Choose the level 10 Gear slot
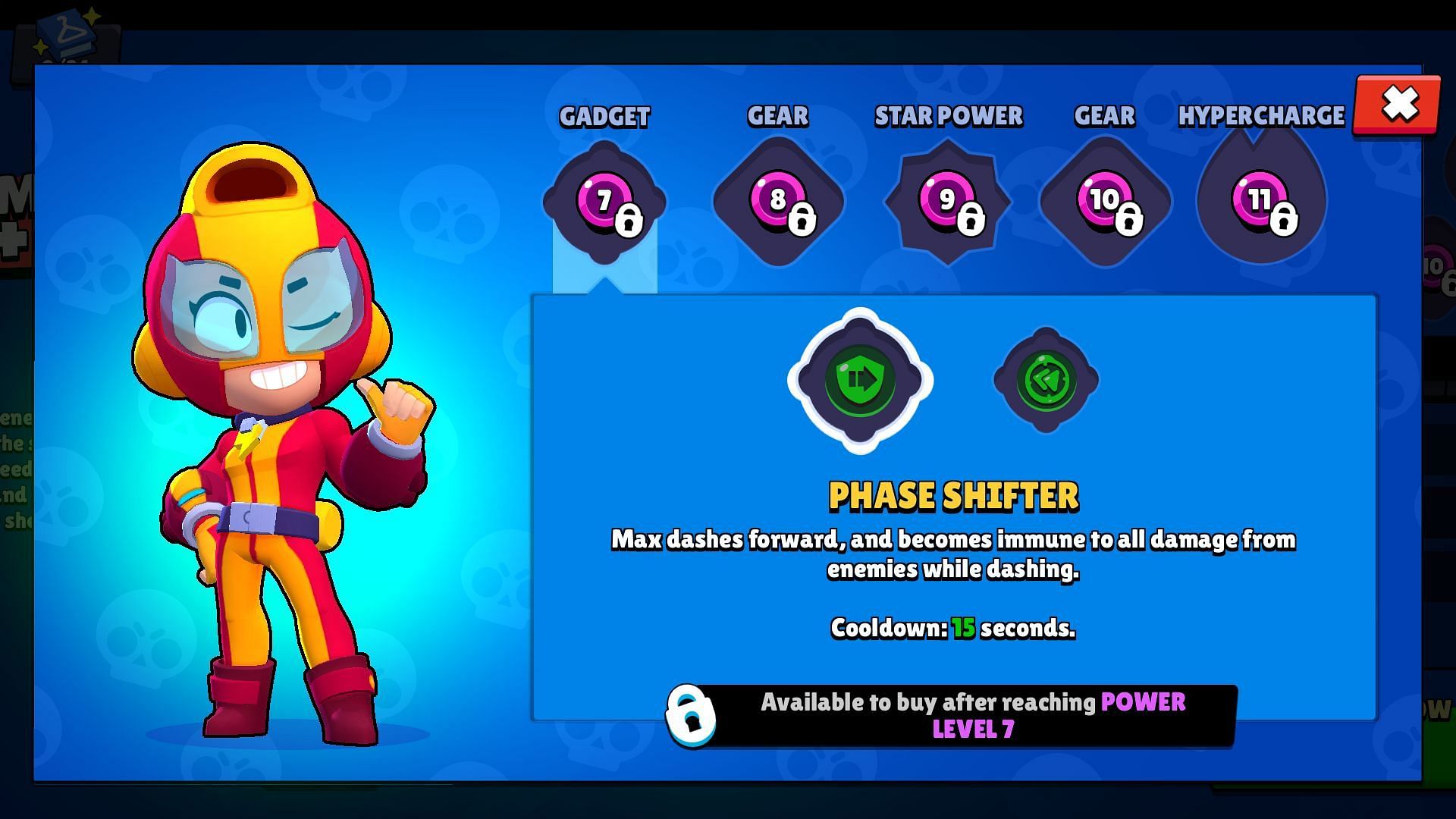Image resolution: width=1456 pixels, height=819 pixels. [1105, 202]
